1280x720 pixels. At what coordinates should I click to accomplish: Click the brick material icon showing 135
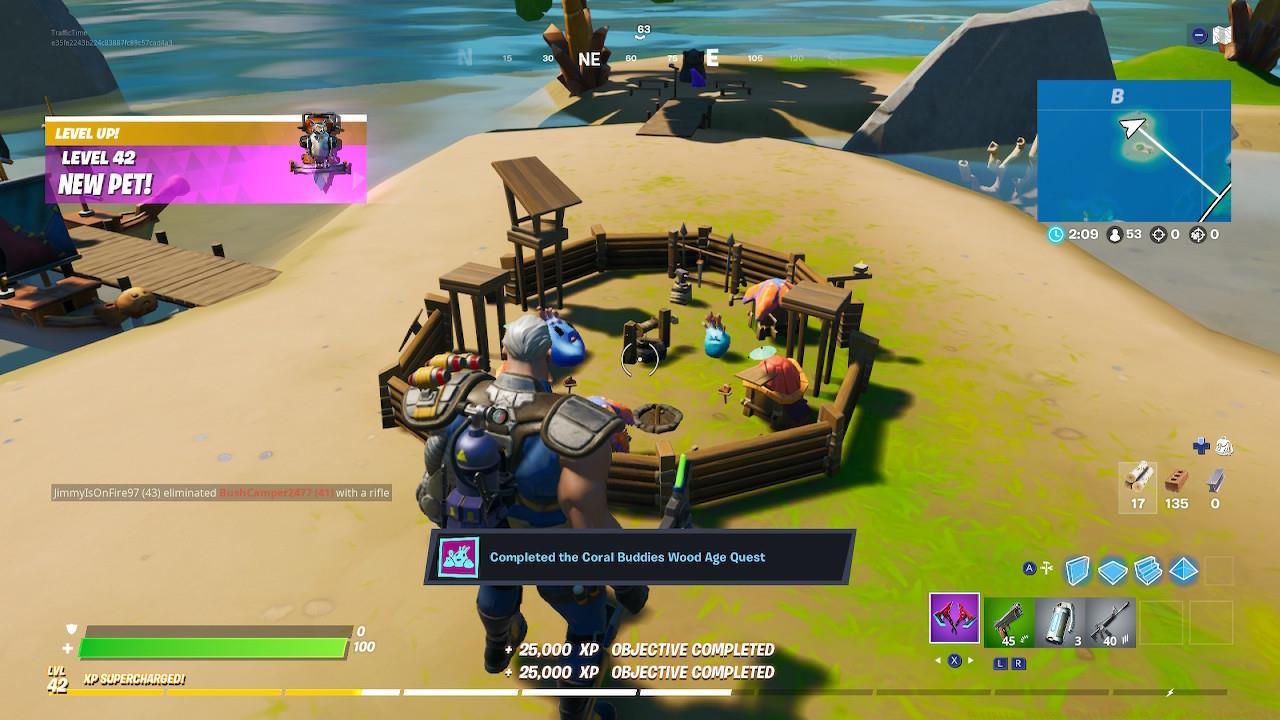click(1177, 478)
